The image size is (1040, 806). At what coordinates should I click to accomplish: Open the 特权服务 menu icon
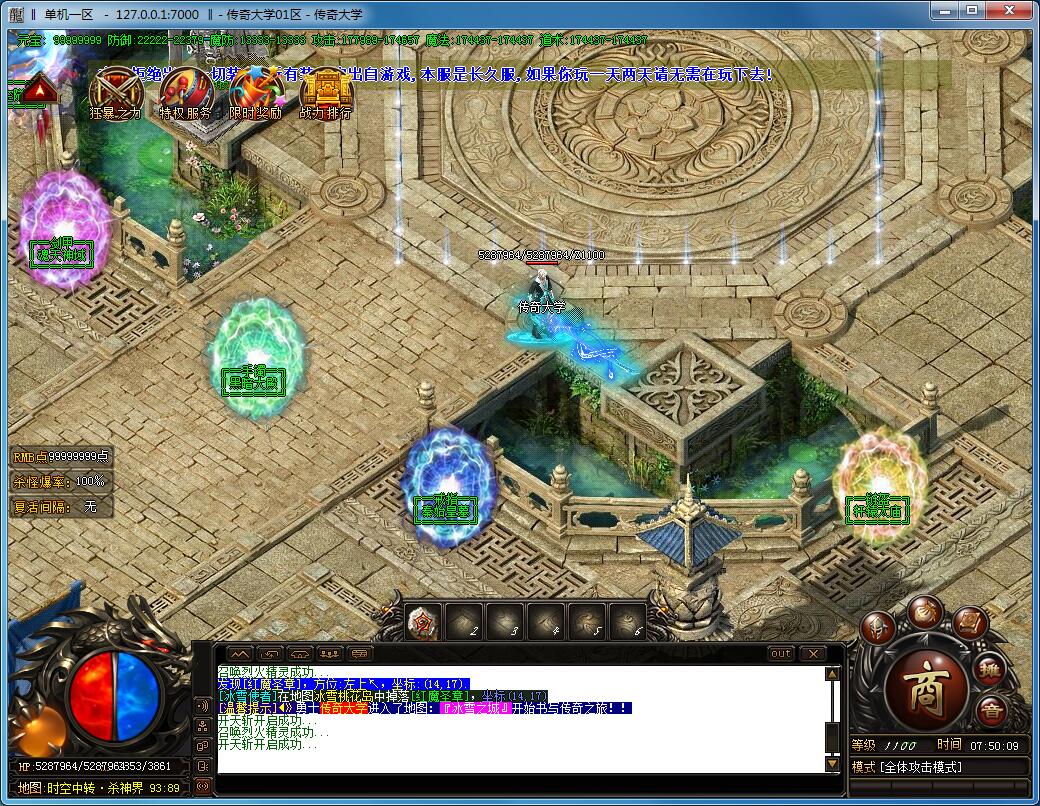click(185, 91)
